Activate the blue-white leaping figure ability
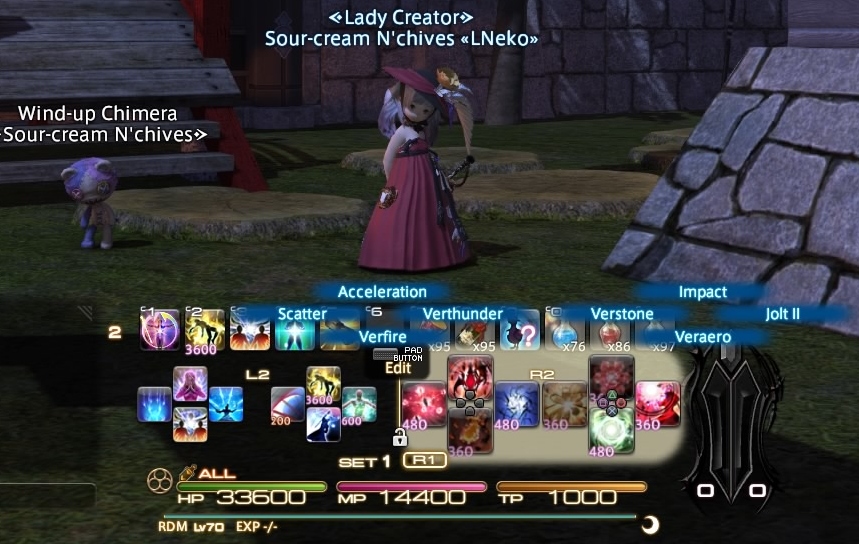 [323, 424]
